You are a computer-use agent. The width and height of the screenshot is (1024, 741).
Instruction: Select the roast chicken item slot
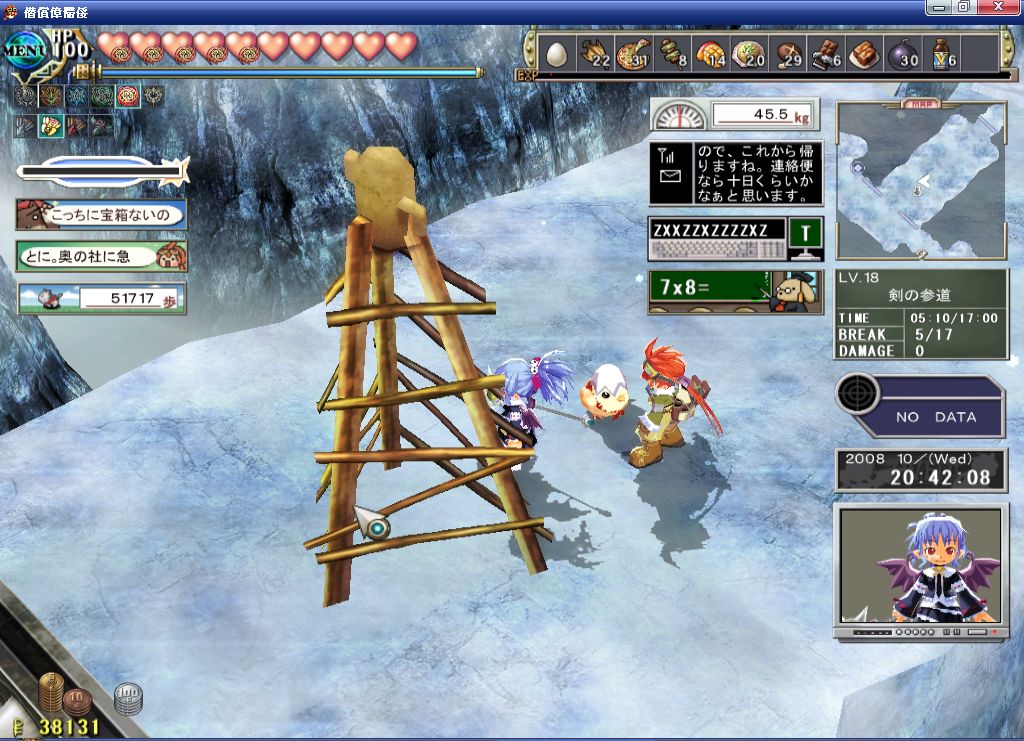tap(595, 54)
